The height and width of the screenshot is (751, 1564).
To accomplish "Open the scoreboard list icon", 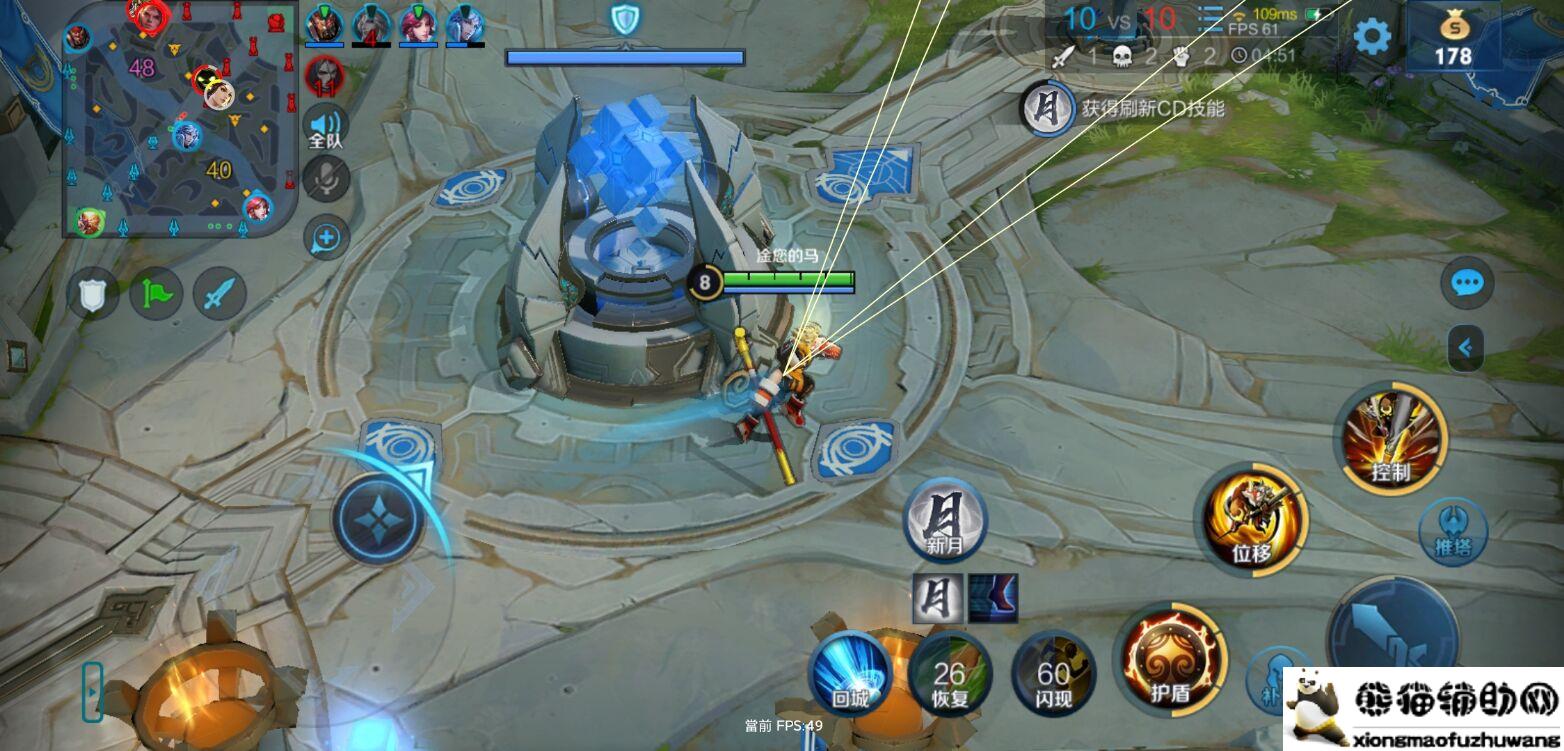I will (1210, 18).
